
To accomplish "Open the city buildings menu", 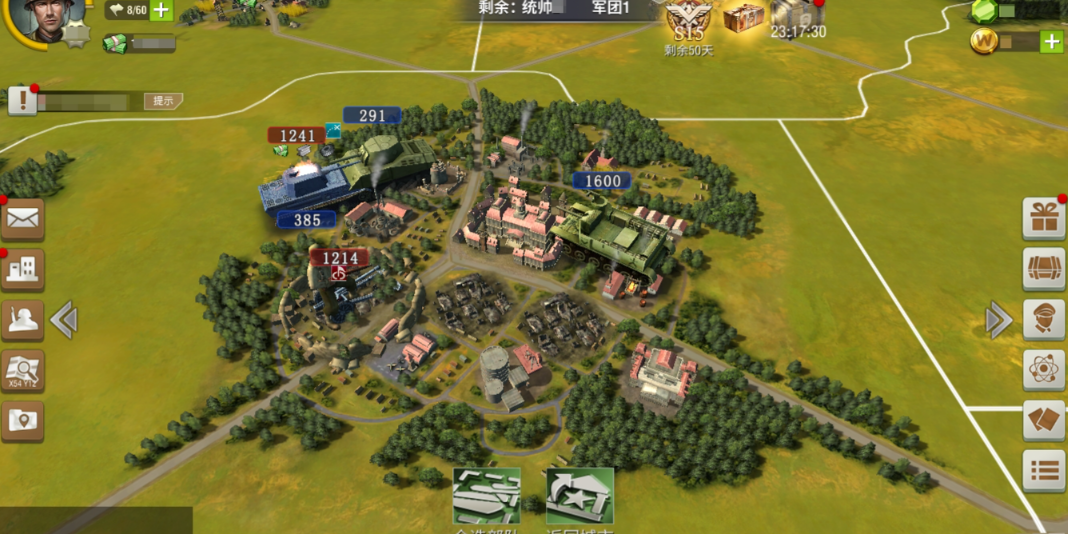I will coord(22,269).
